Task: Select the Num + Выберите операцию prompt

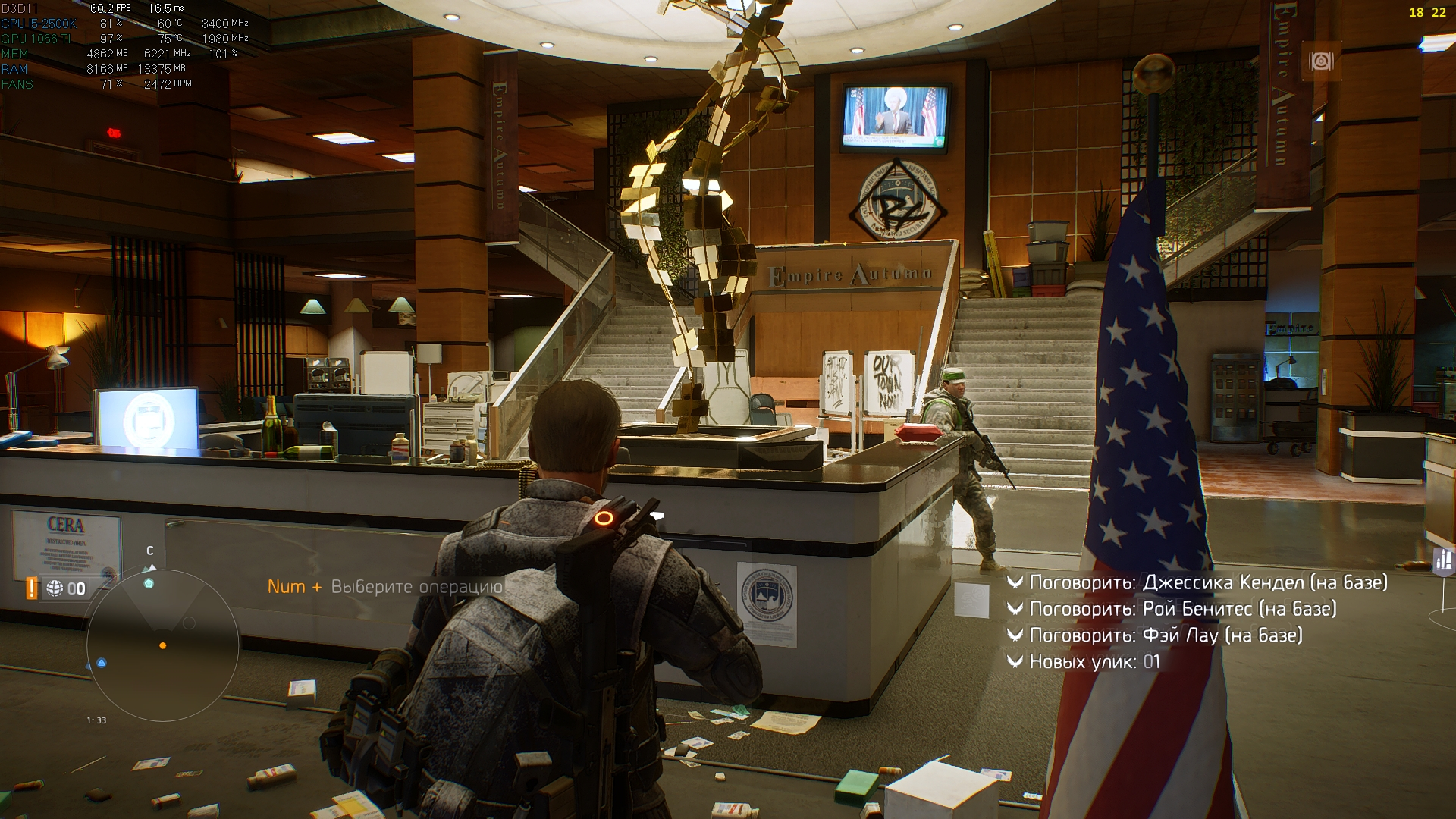Action: (x=385, y=586)
